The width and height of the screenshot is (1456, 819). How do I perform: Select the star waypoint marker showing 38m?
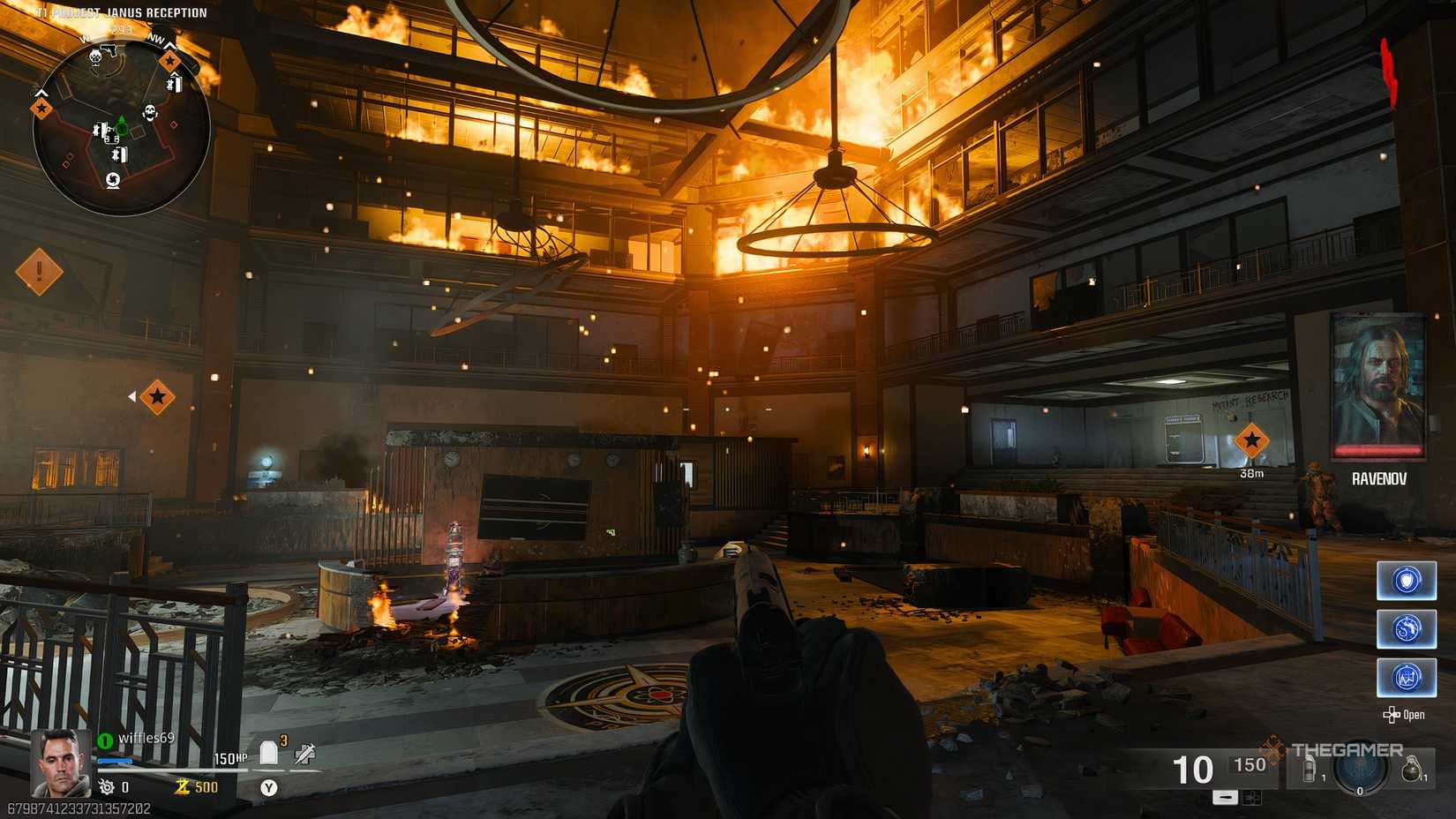pos(1251,440)
